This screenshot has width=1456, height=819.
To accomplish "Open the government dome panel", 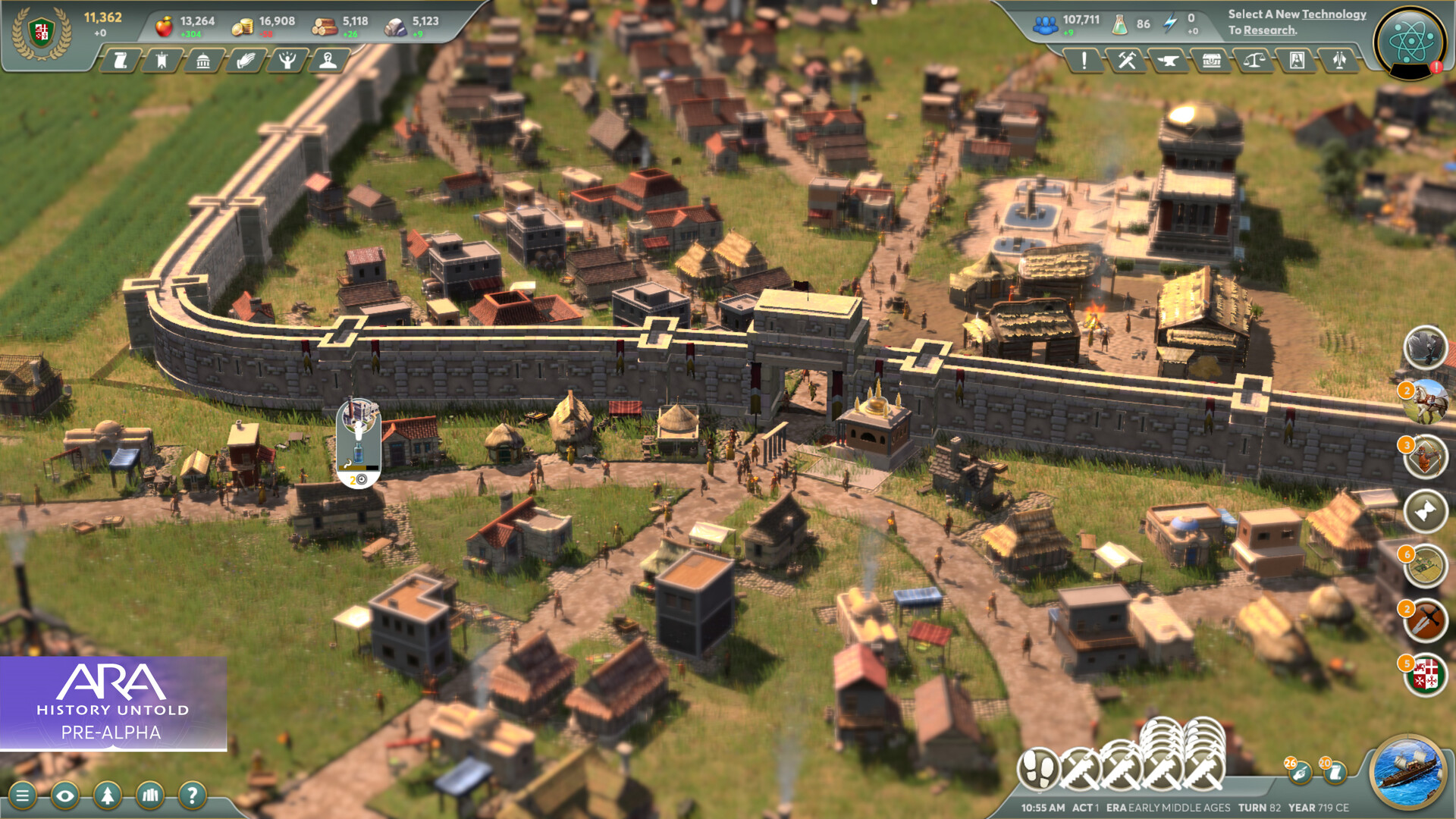I will click(x=203, y=60).
